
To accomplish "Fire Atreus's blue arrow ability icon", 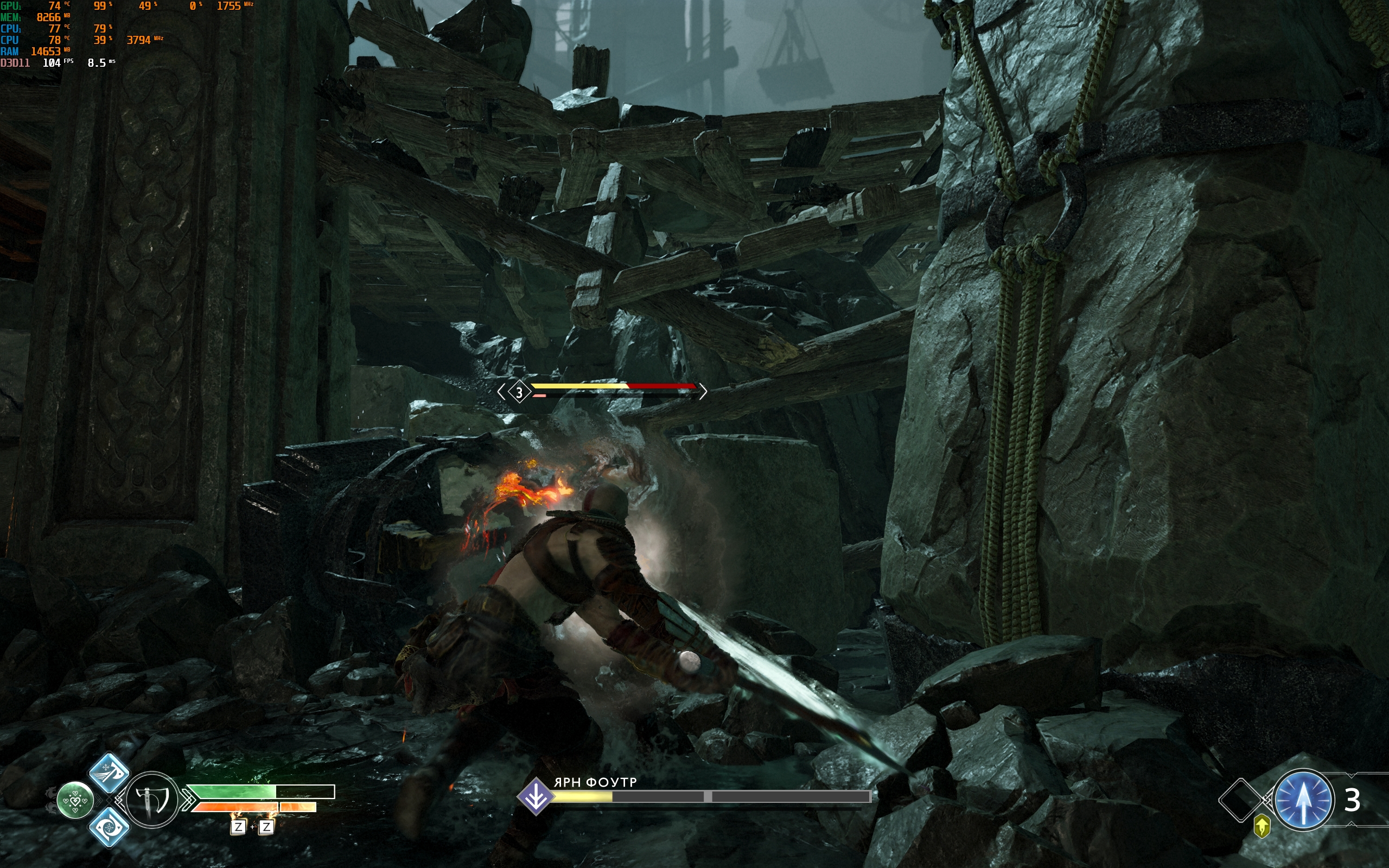I will (1303, 800).
